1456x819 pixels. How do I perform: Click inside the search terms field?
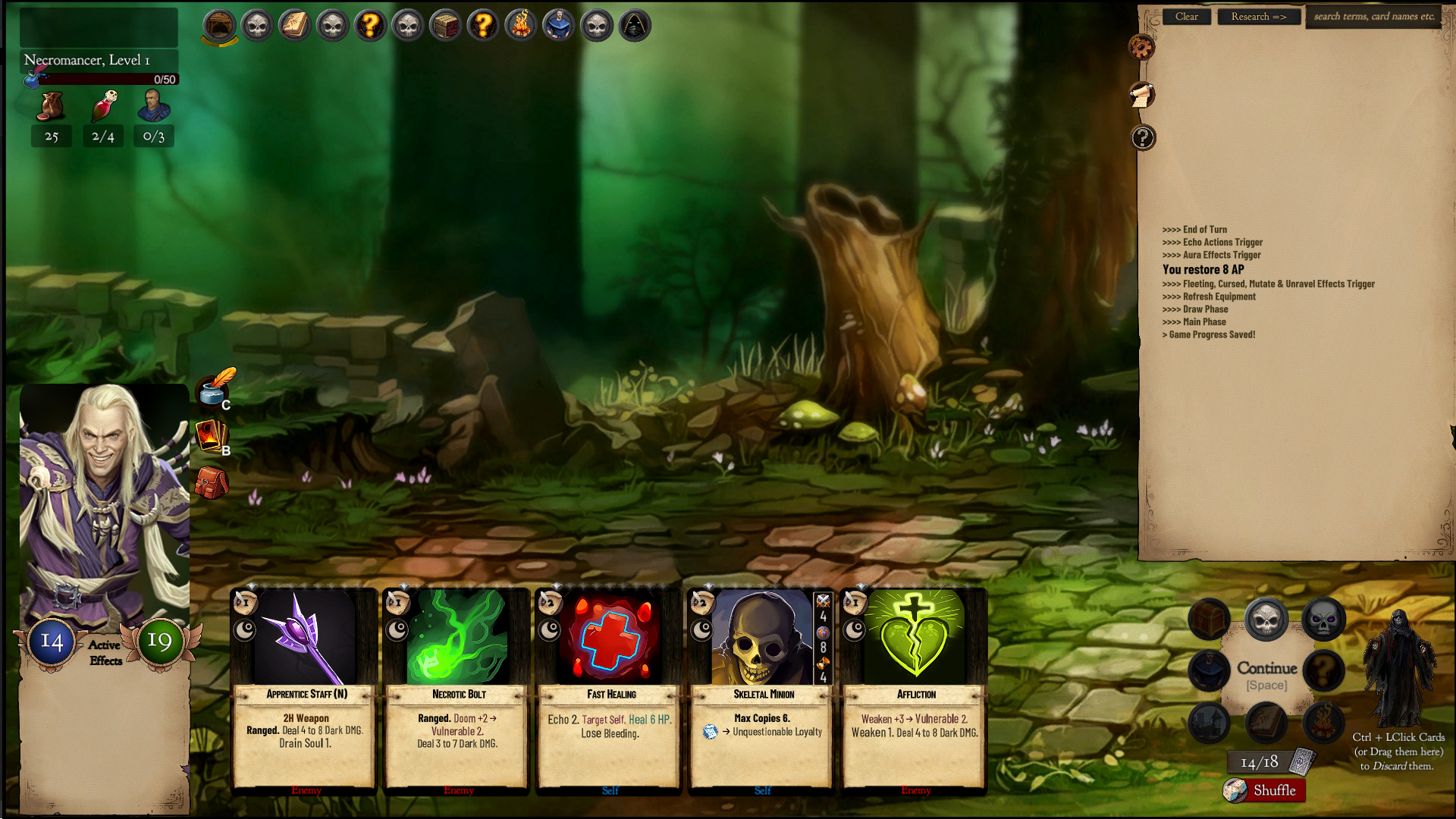pyautogui.click(x=1373, y=15)
